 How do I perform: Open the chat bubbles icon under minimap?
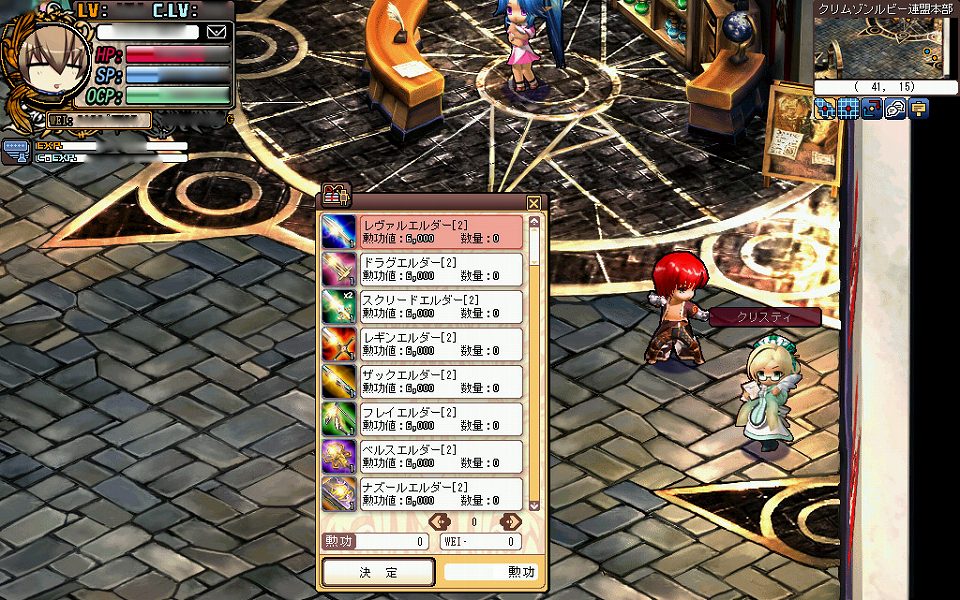[895, 109]
